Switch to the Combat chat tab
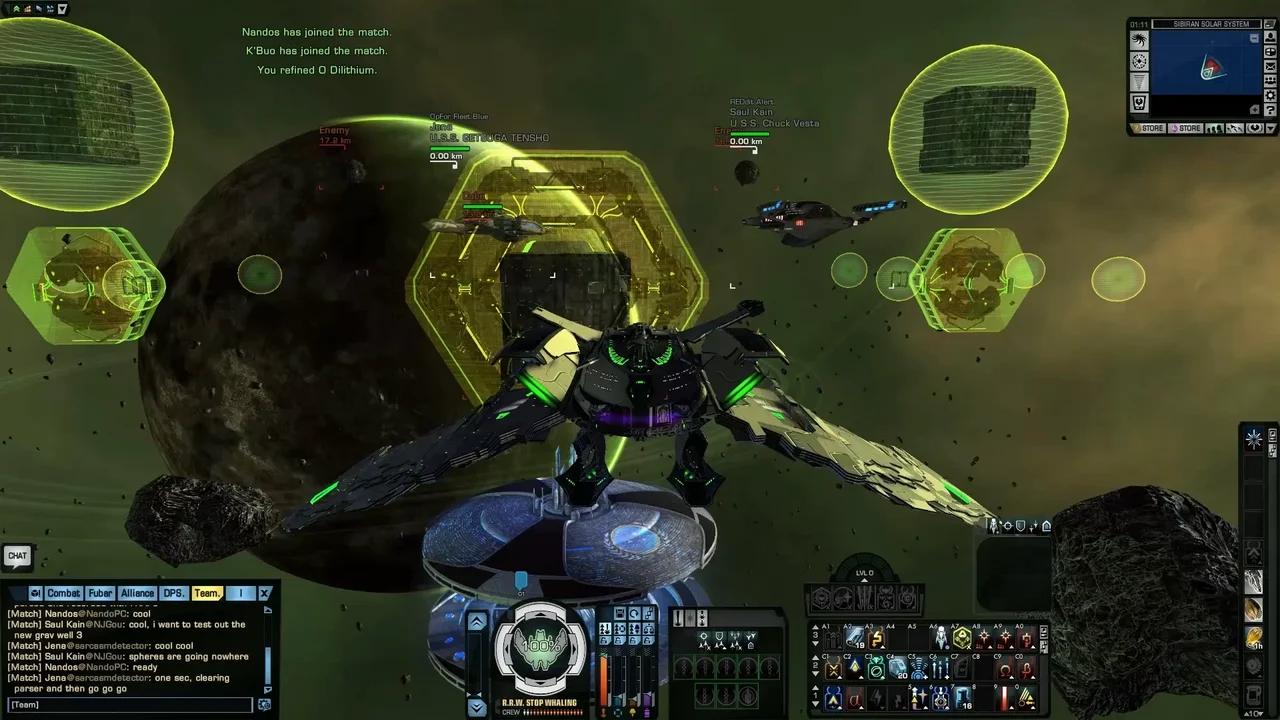 tap(64, 593)
